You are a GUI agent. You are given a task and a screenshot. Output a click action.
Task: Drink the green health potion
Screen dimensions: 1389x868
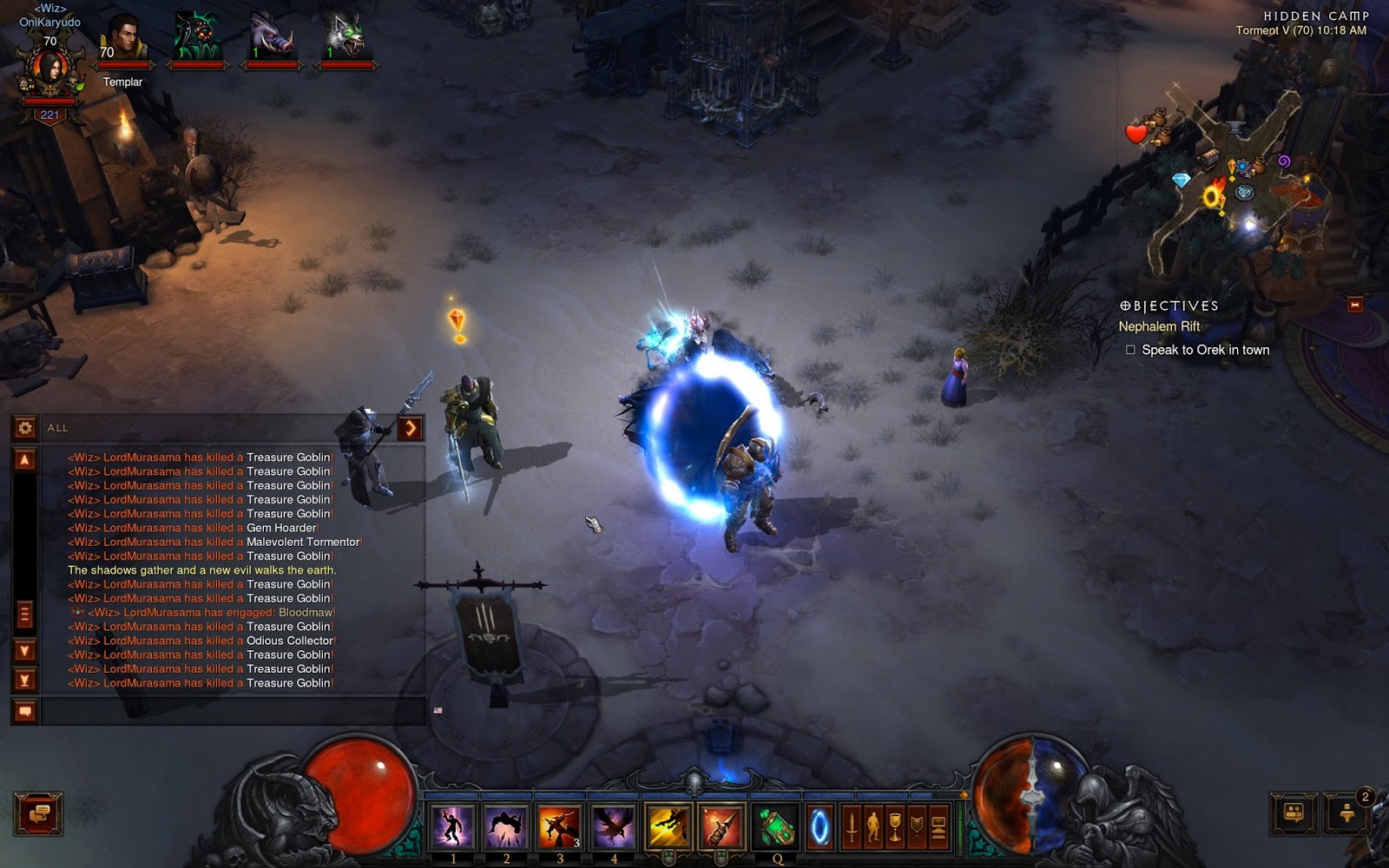pos(774,825)
